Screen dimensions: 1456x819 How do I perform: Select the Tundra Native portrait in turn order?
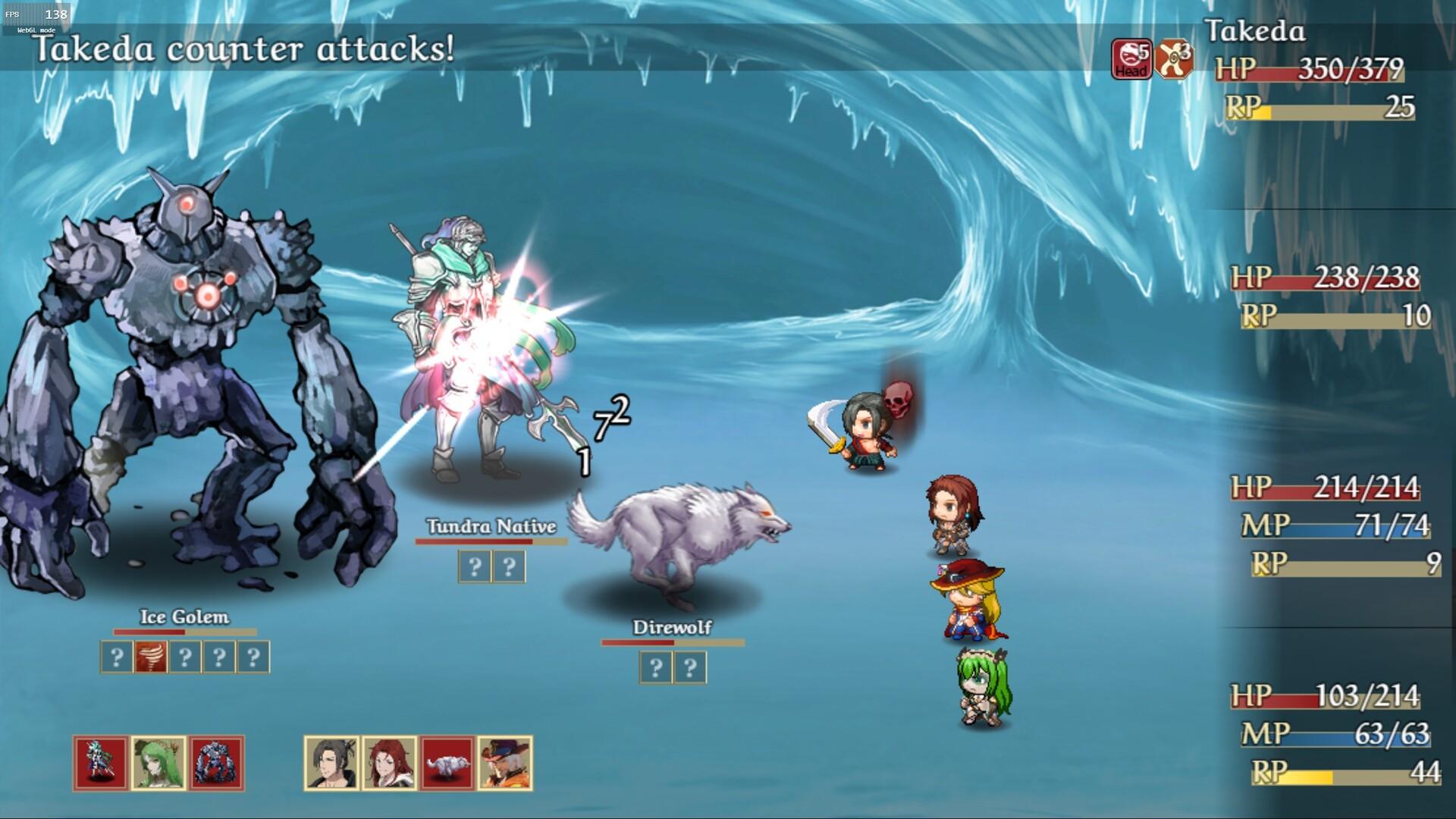click(101, 763)
